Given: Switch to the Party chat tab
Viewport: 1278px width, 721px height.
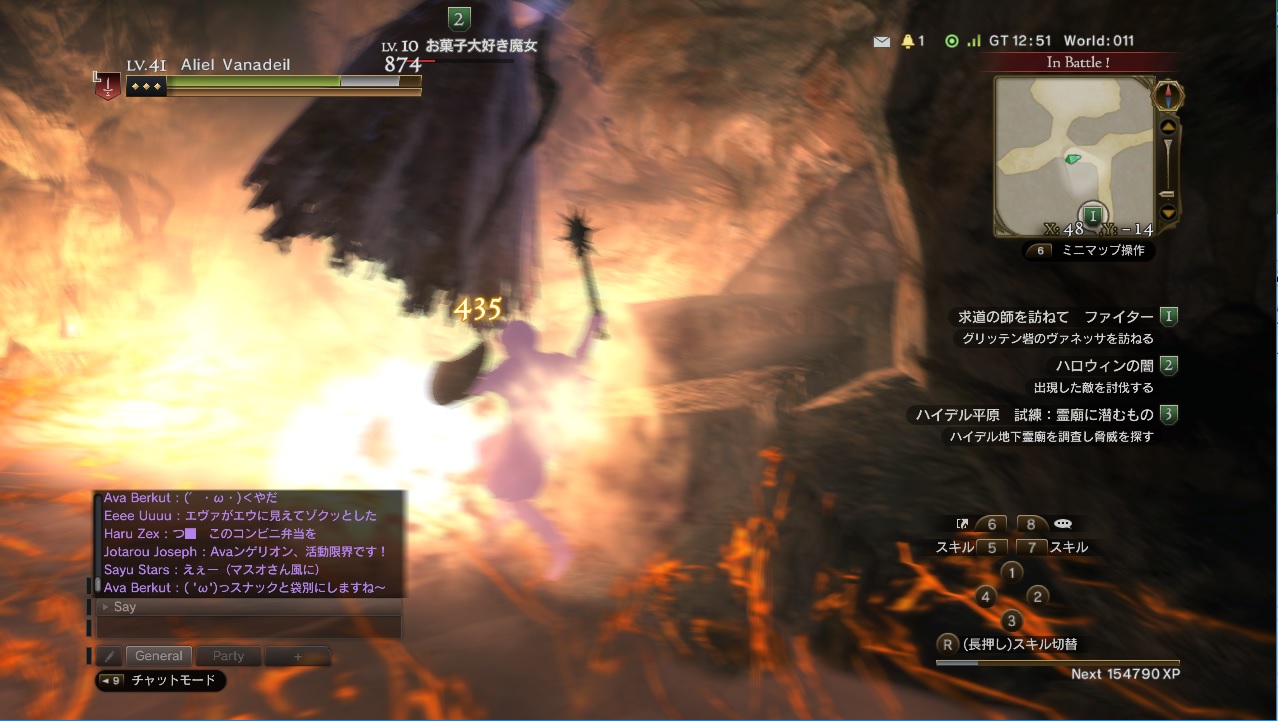Looking at the screenshot, I should (x=228, y=656).
